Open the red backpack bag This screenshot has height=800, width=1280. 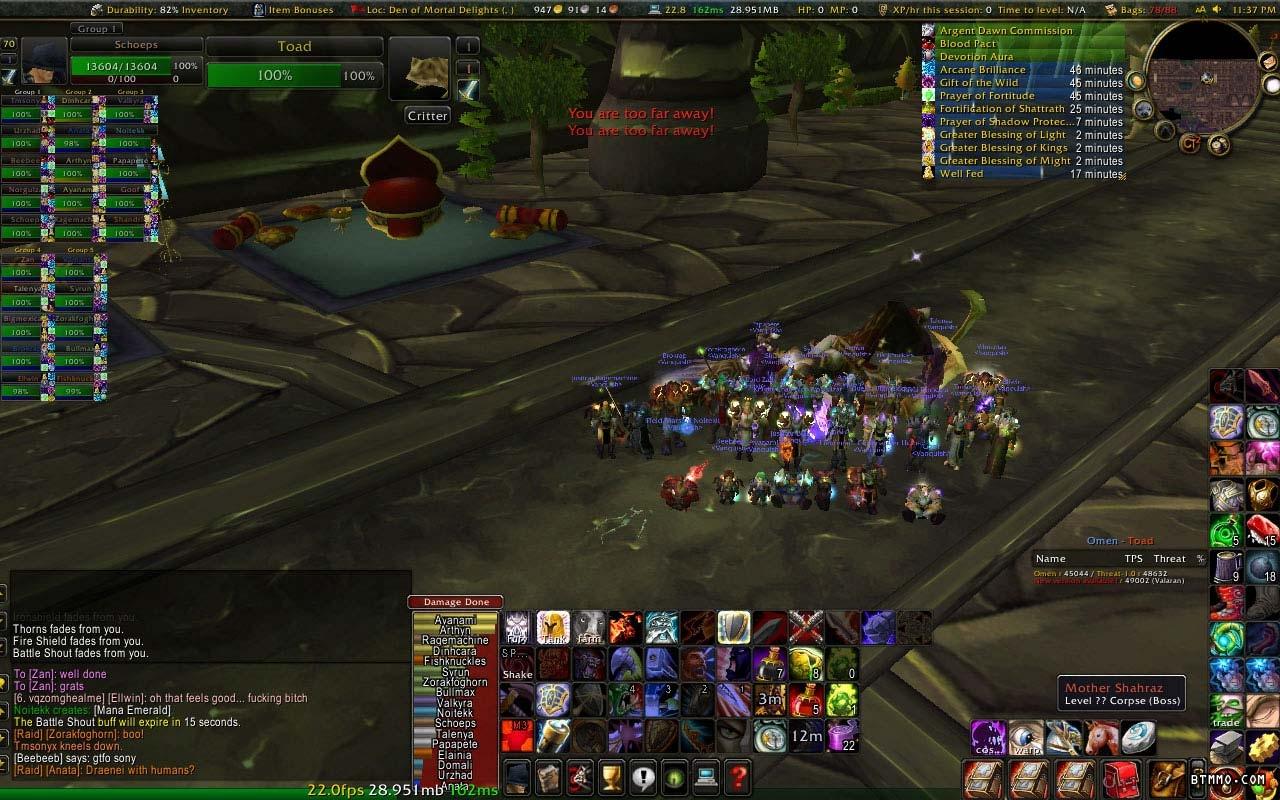(1121, 778)
